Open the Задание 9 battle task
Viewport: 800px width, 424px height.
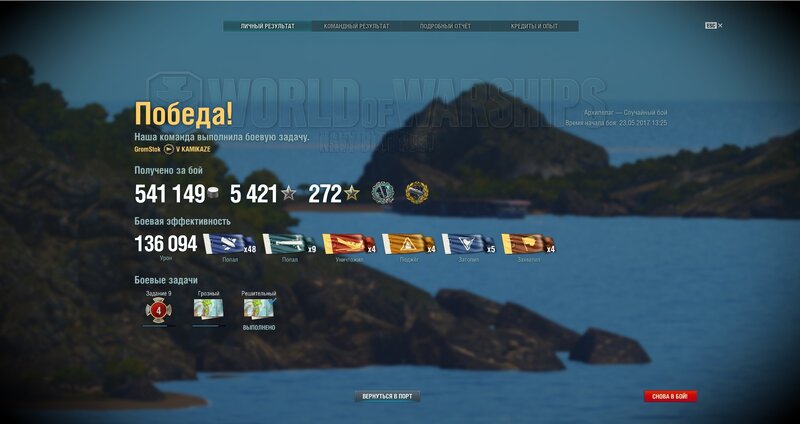[x=157, y=309]
